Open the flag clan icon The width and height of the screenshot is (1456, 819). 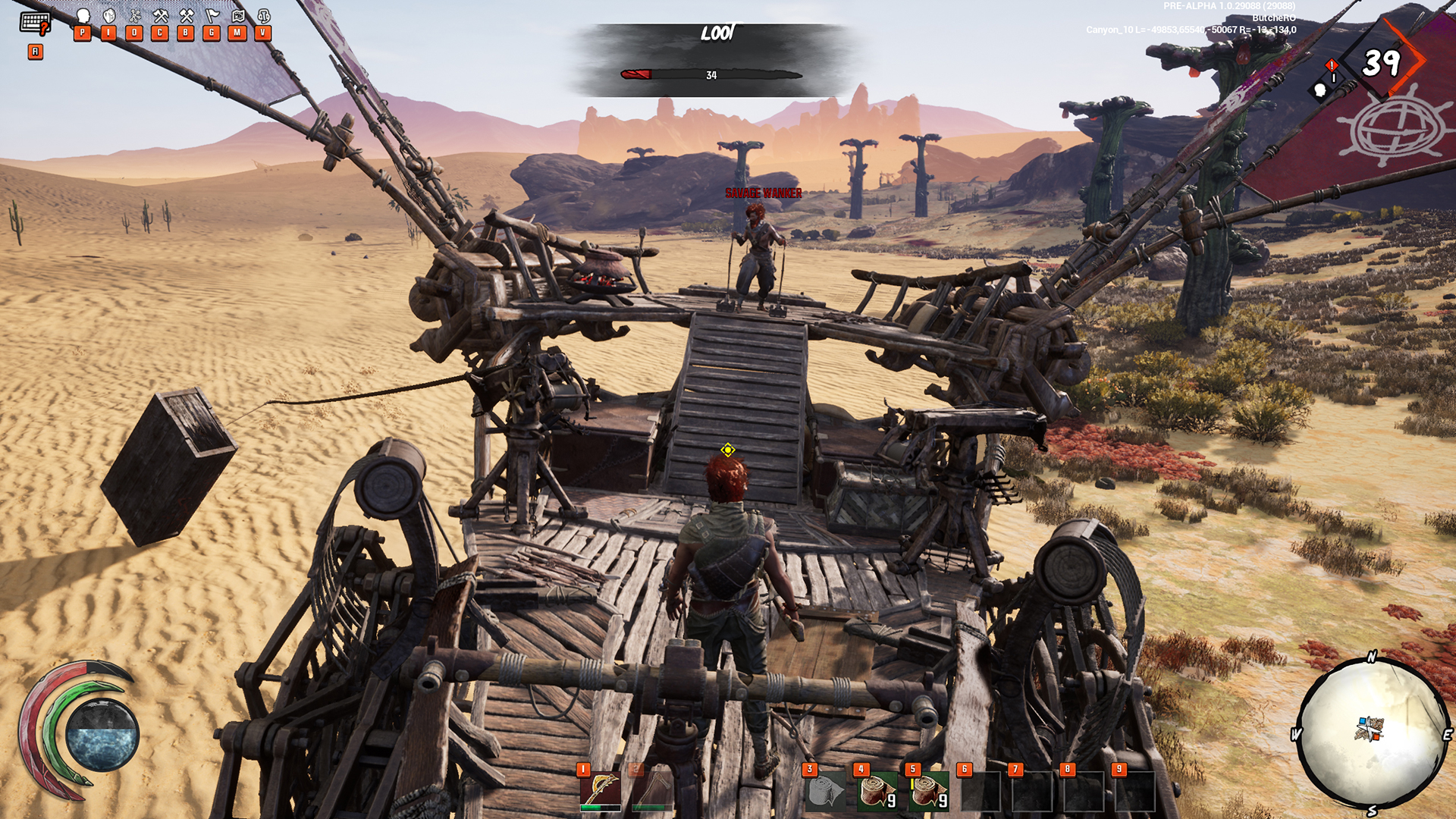click(x=212, y=16)
